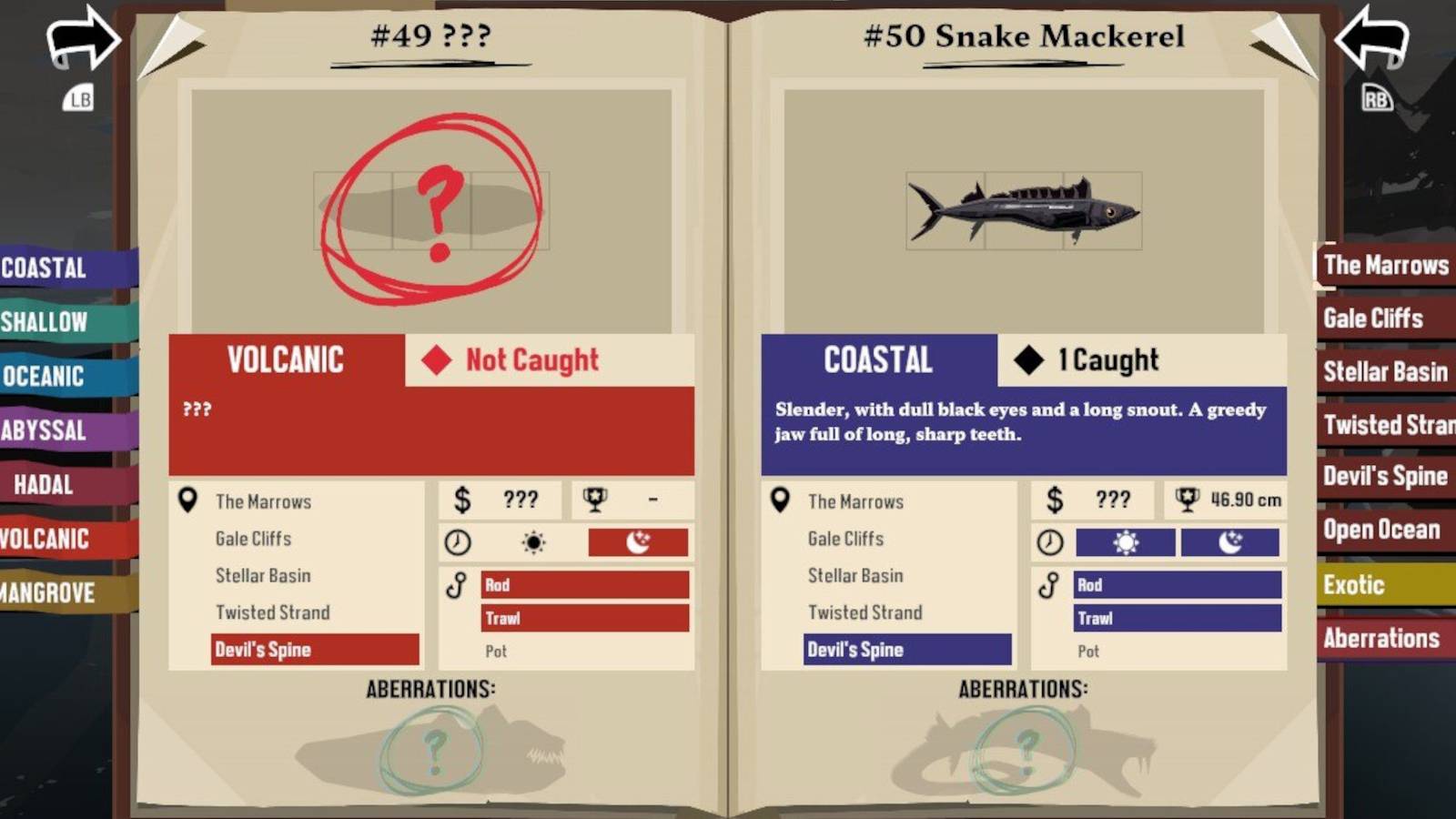Click the location pin icon on Snake Mackerel page
The width and height of the screenshot is (1456, 819).
(780, 500)
